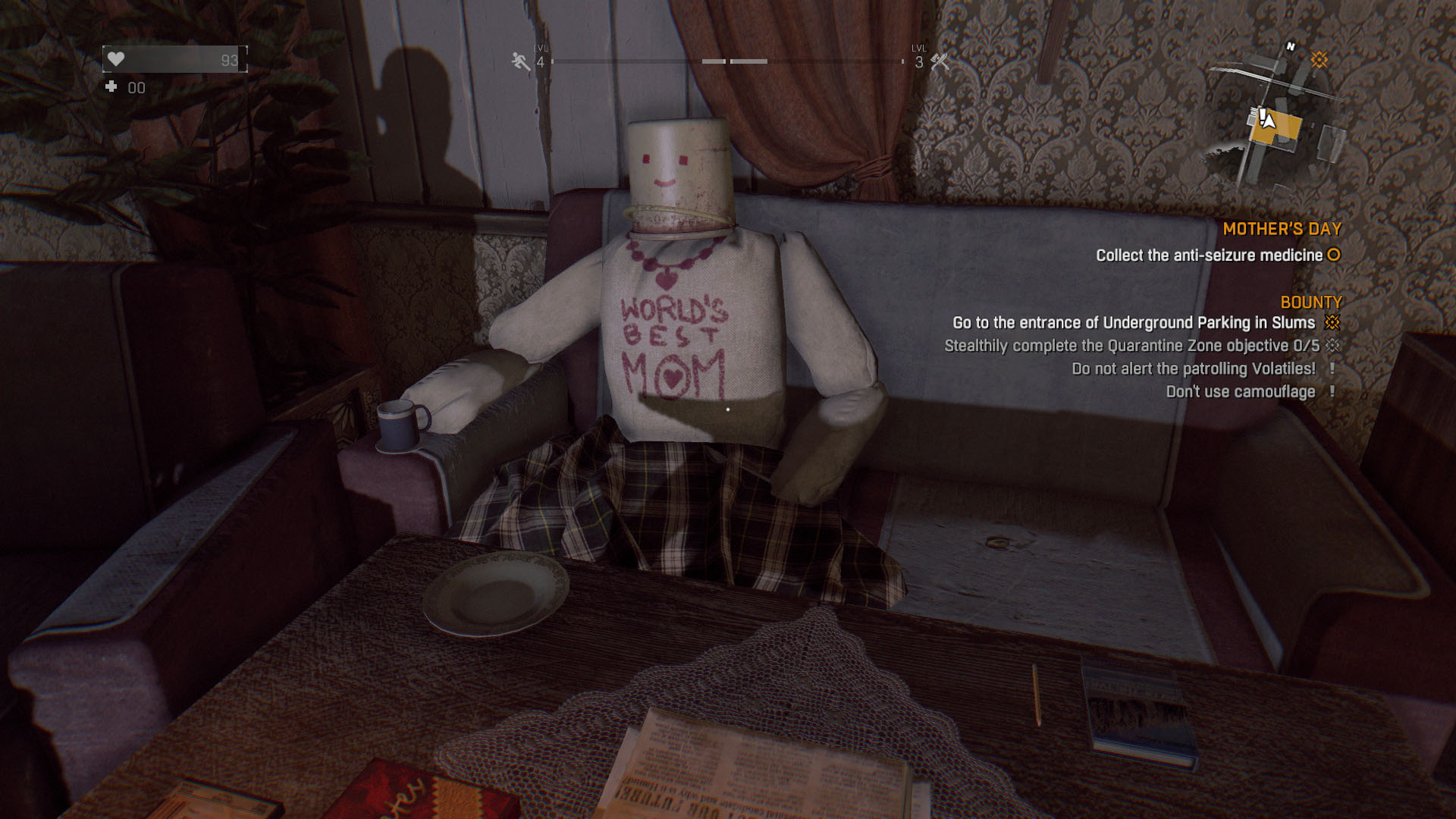Select the patrolling Volatiles warning line
Image resolution: width=1456 pixels, height=819 pixels.
pos(1194,369)
